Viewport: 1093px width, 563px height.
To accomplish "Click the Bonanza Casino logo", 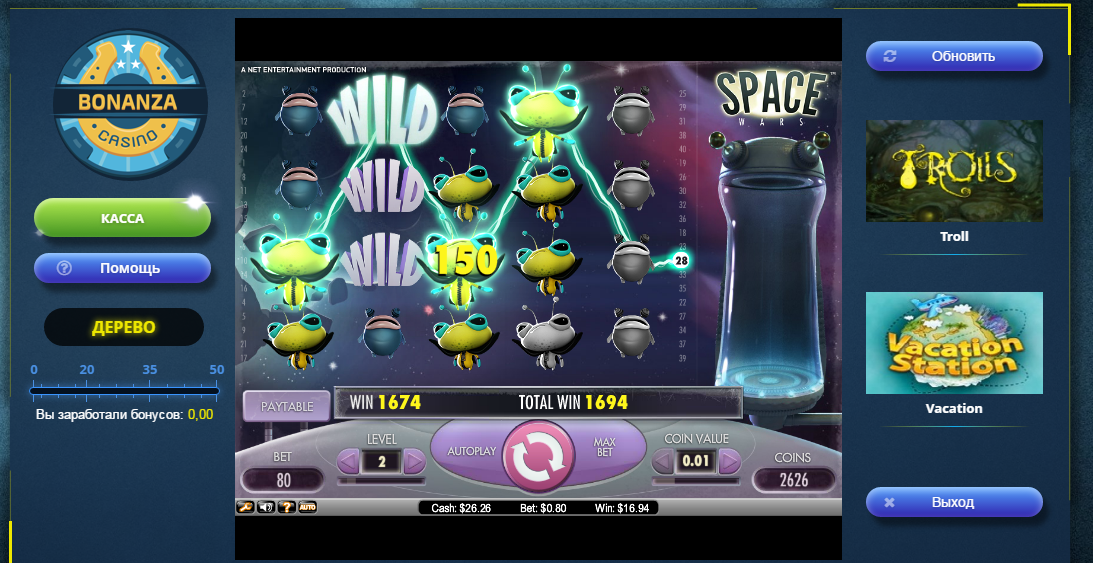I will (129, 104).
